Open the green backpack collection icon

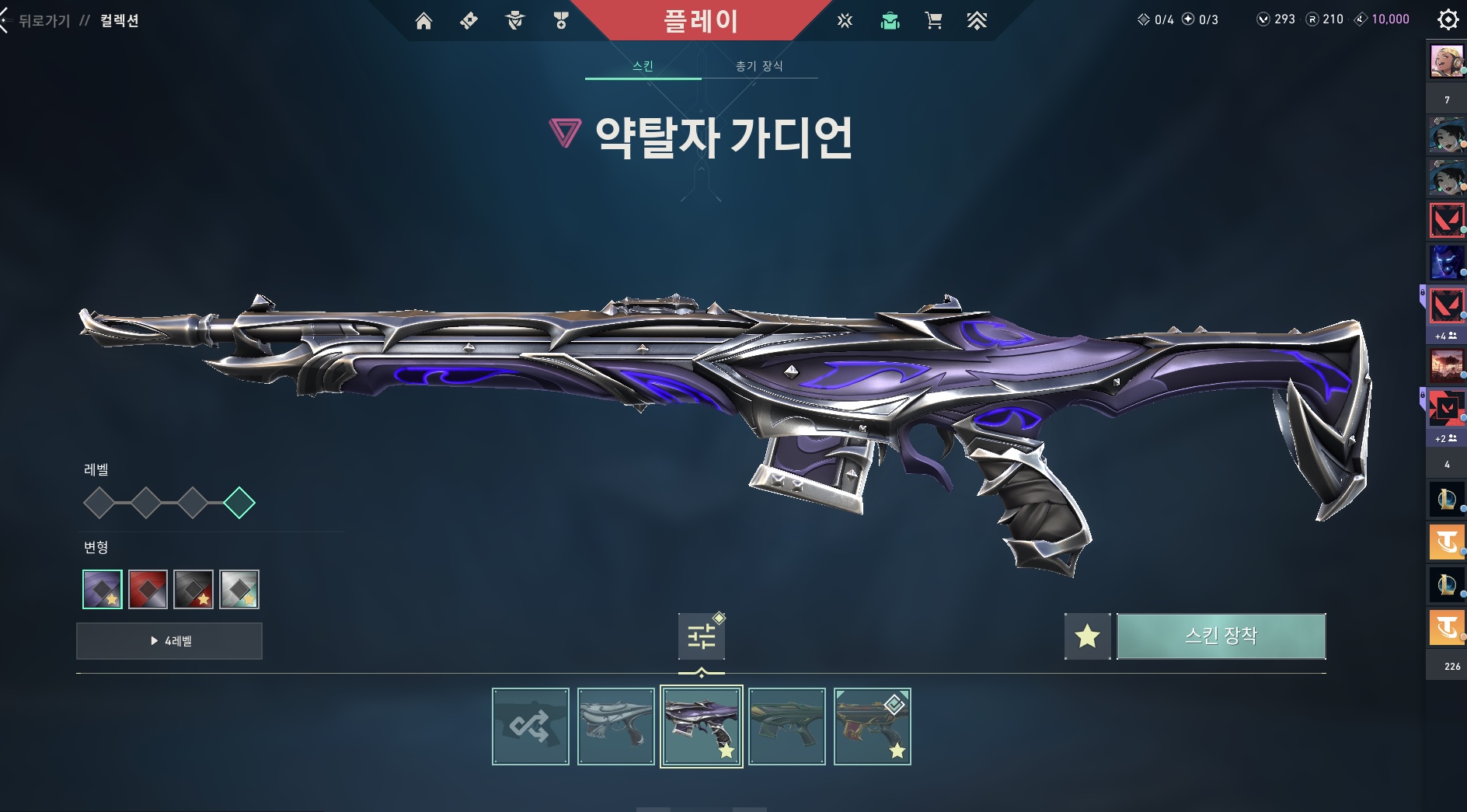(890, 21)
